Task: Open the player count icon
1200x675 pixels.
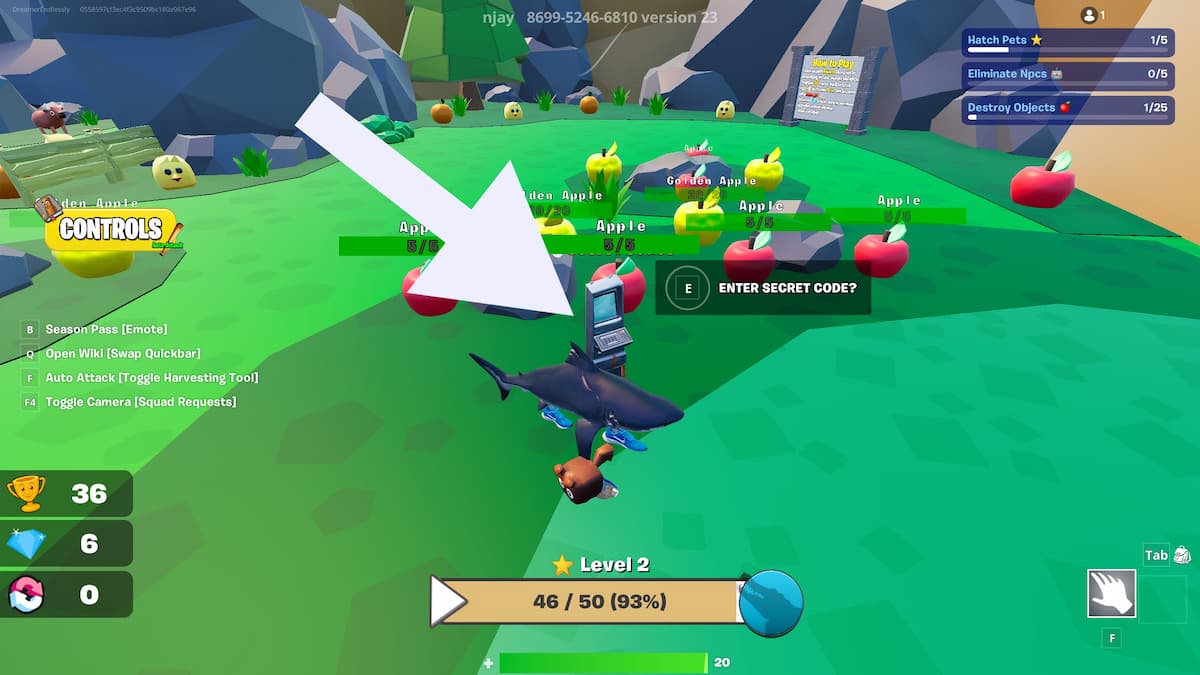Action: tap(1092, 15)
